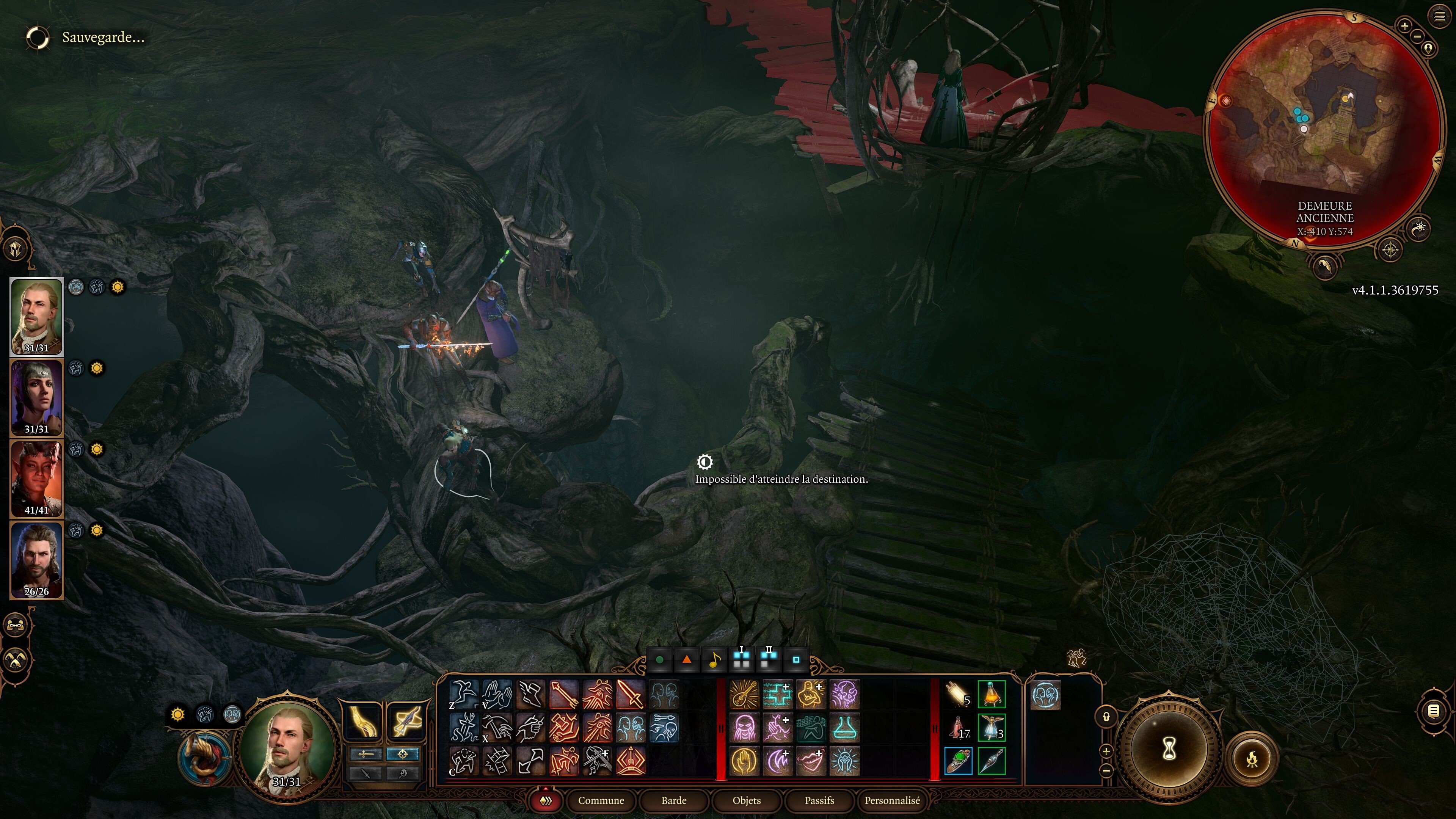Viewport: 1456px width, 819px height.
Task: Switch to the Barde hotbar tab
Action: pyautogui.click(x=674, y=800)
